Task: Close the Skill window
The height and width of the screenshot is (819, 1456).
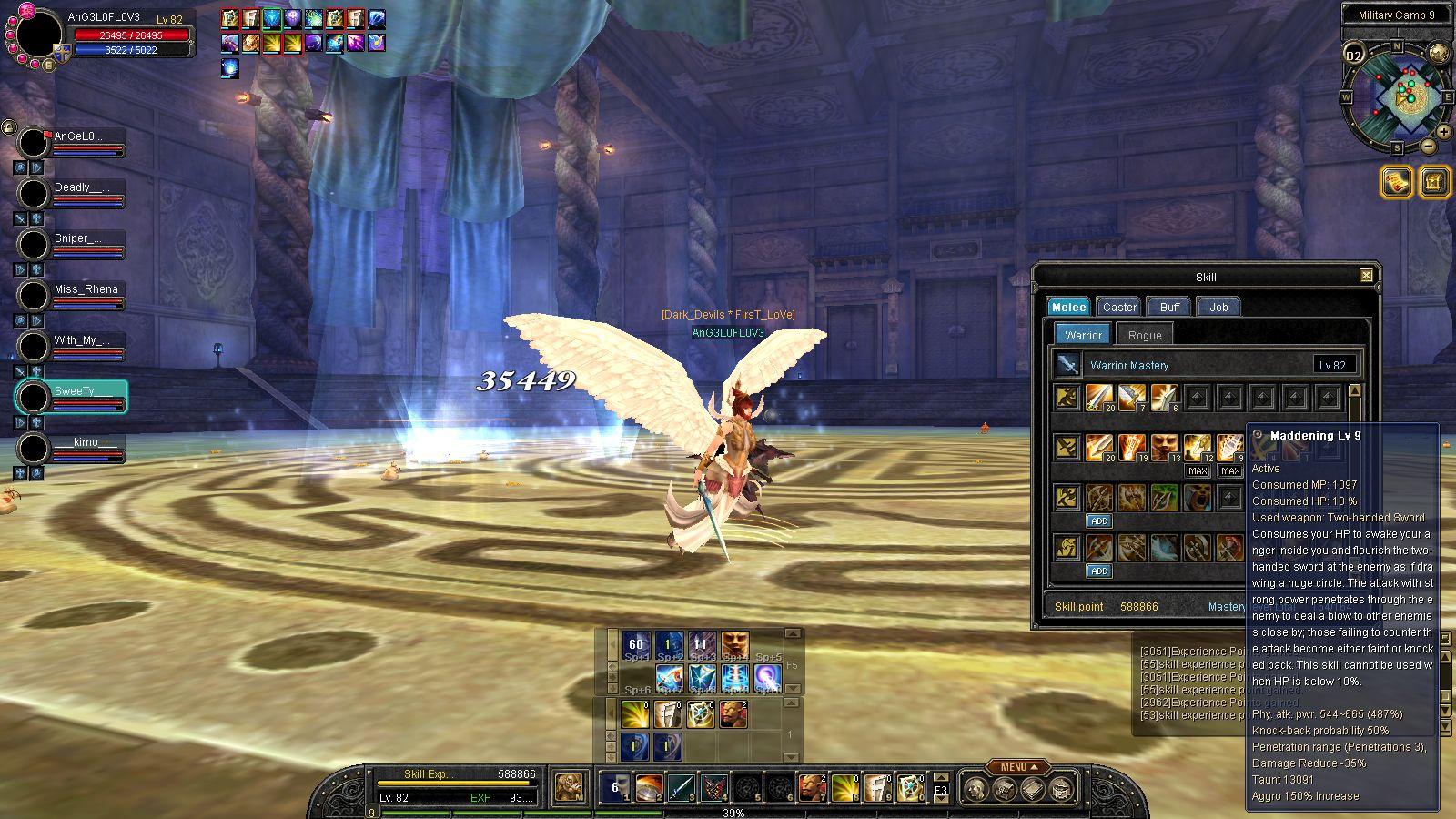Action: click(1366, 276)
